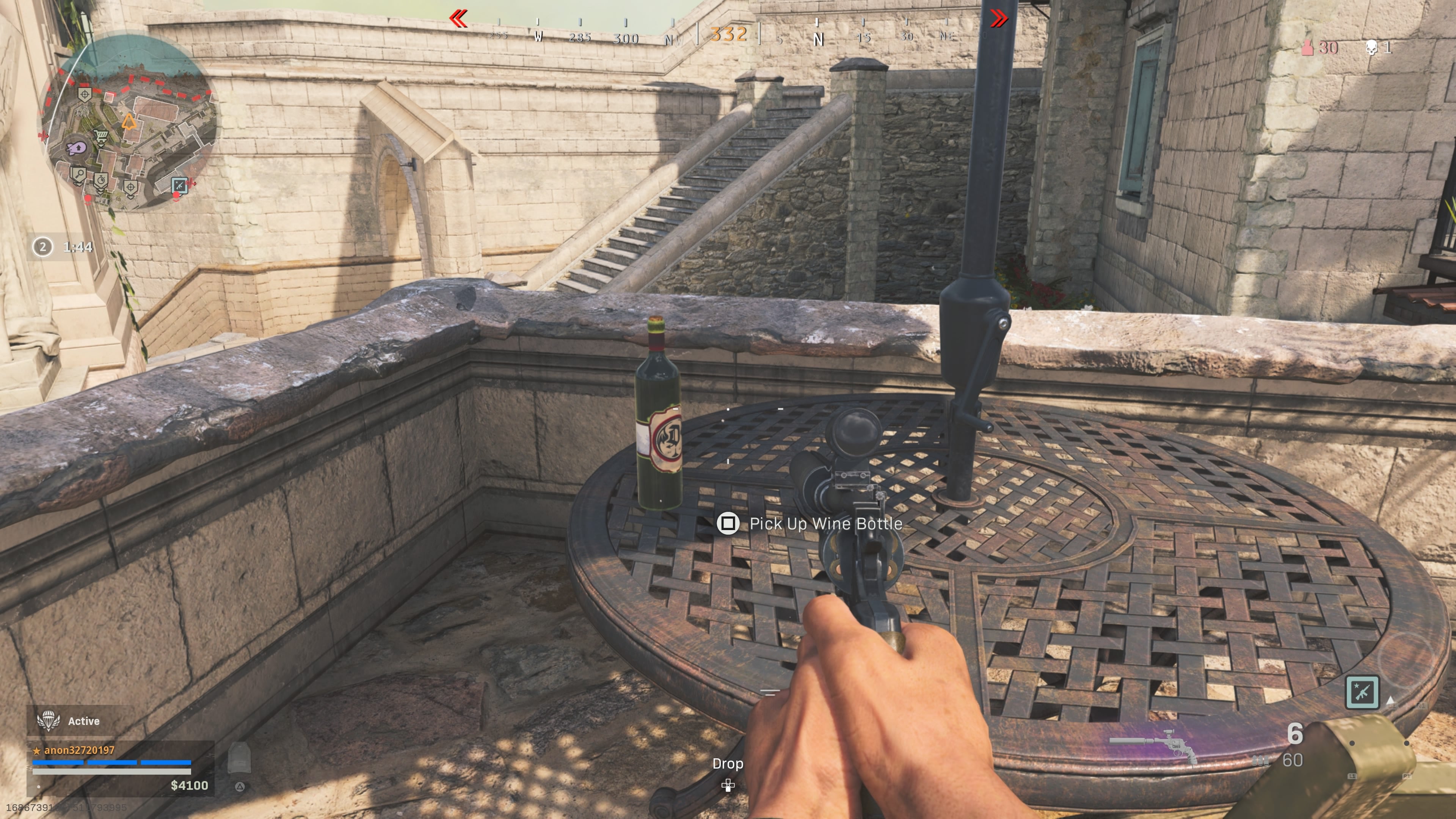Click the purple blimp icon on the minimap
The height and width of the screenshot is (819, 1456).
coord(76,148)
